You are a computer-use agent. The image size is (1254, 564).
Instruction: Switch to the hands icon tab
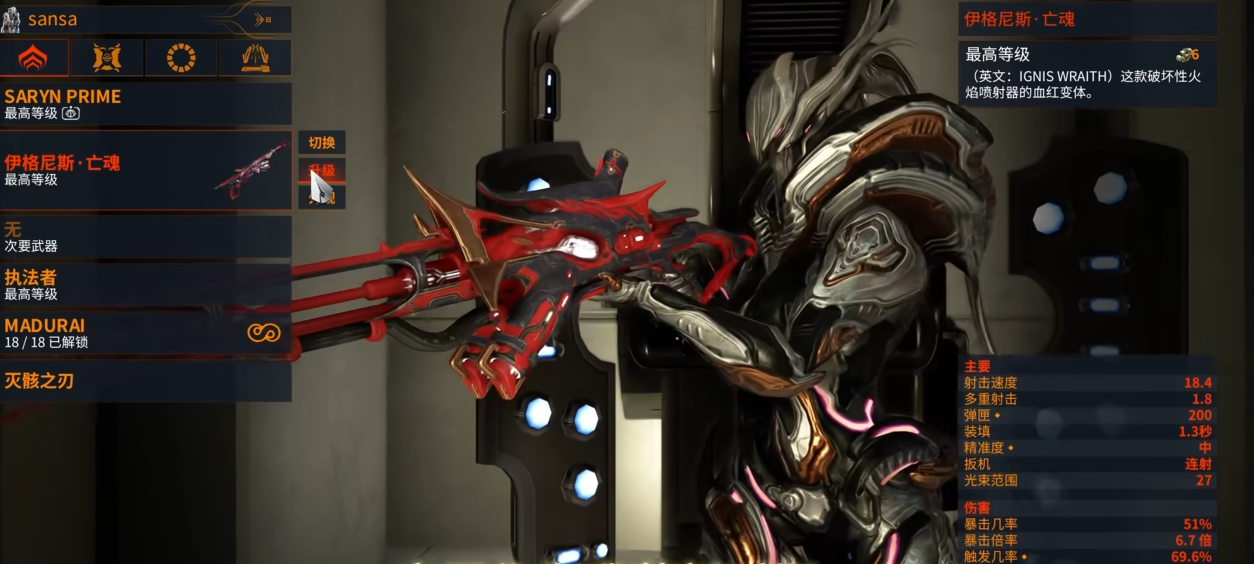[255, 58]
